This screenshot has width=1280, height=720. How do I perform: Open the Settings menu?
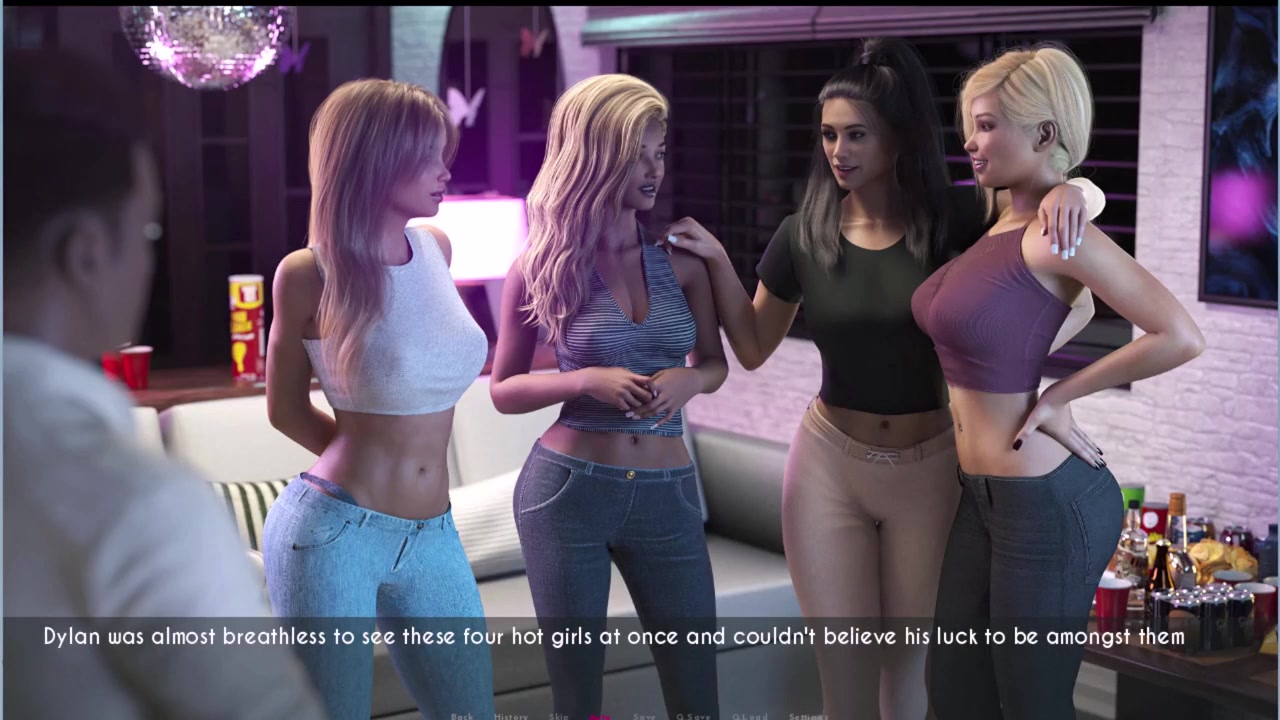click(x=808, y=716)
